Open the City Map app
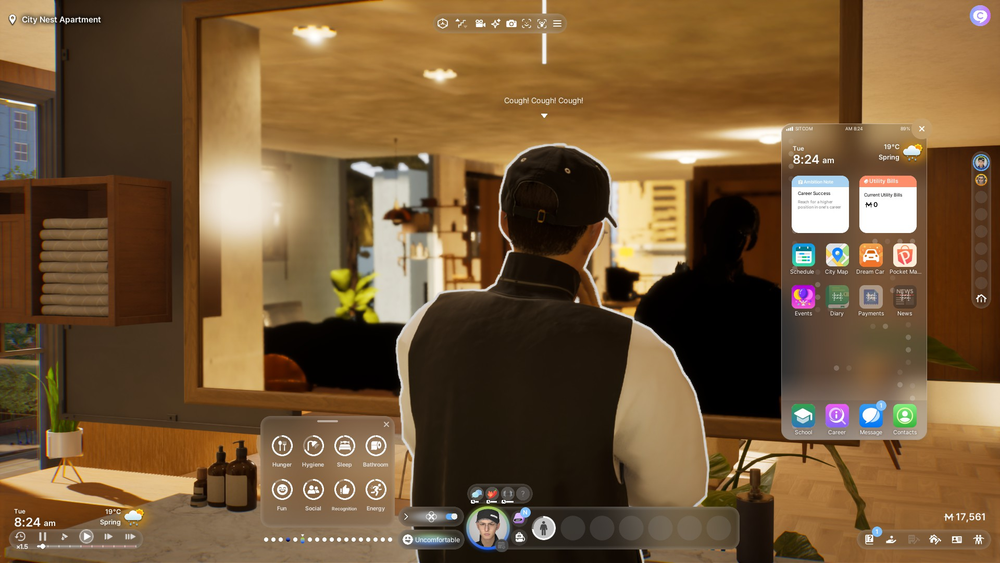This screenshot has height=563, width=1000. (x=837, y=255)
